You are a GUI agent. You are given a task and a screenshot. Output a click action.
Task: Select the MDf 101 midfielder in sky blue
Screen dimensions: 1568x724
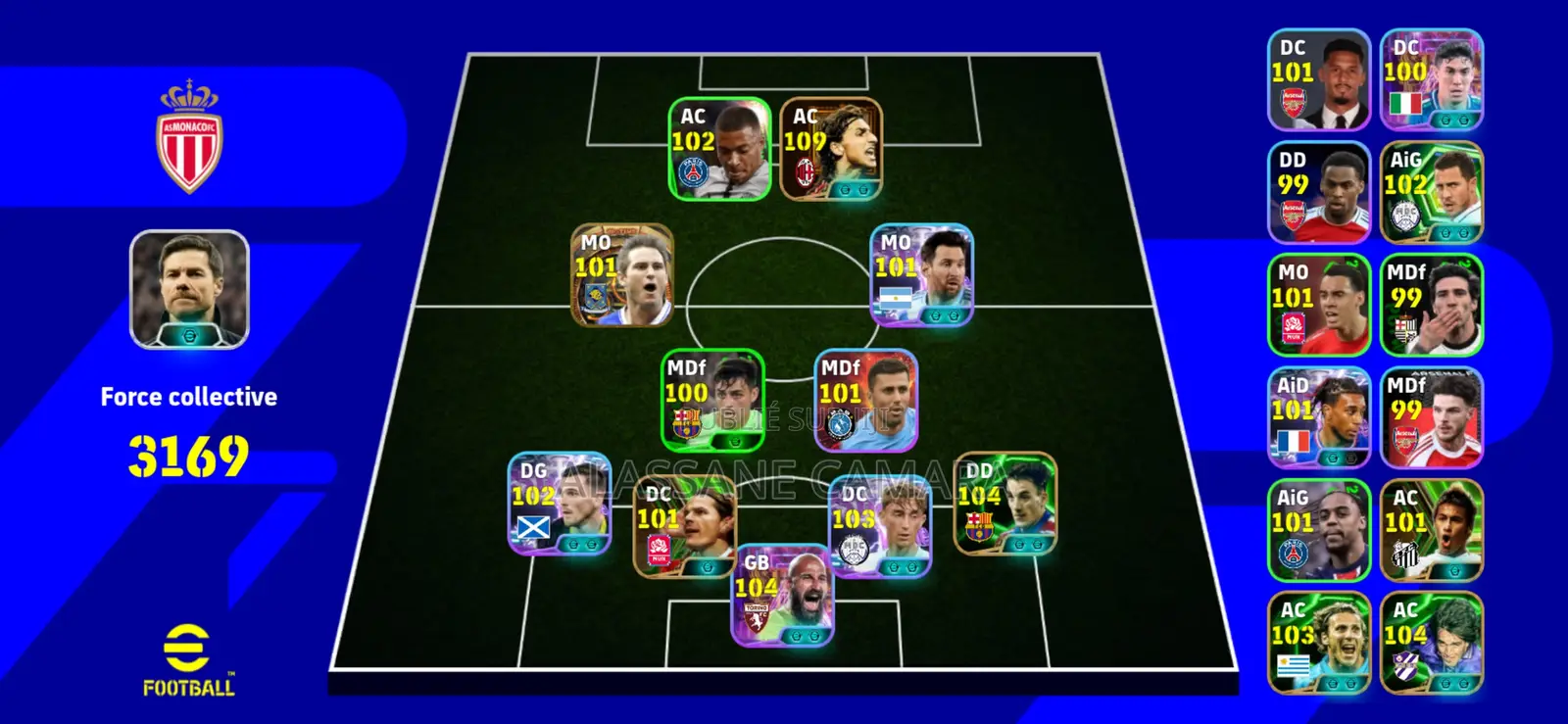(865, 401)
